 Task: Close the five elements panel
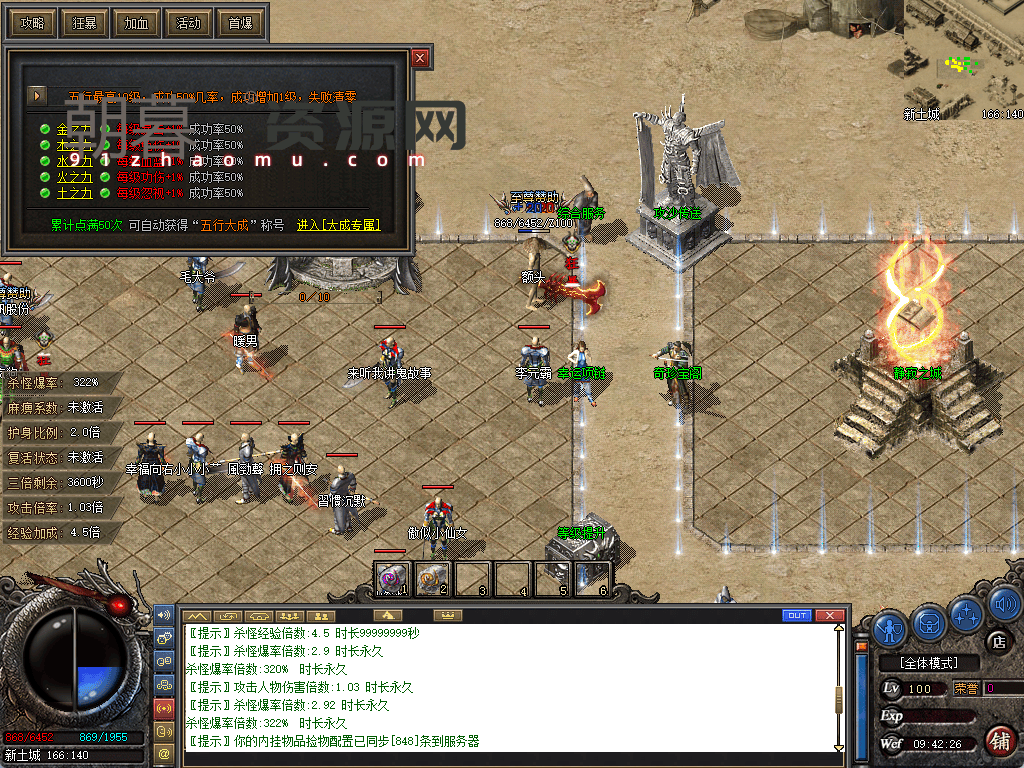tap(420, 58)
